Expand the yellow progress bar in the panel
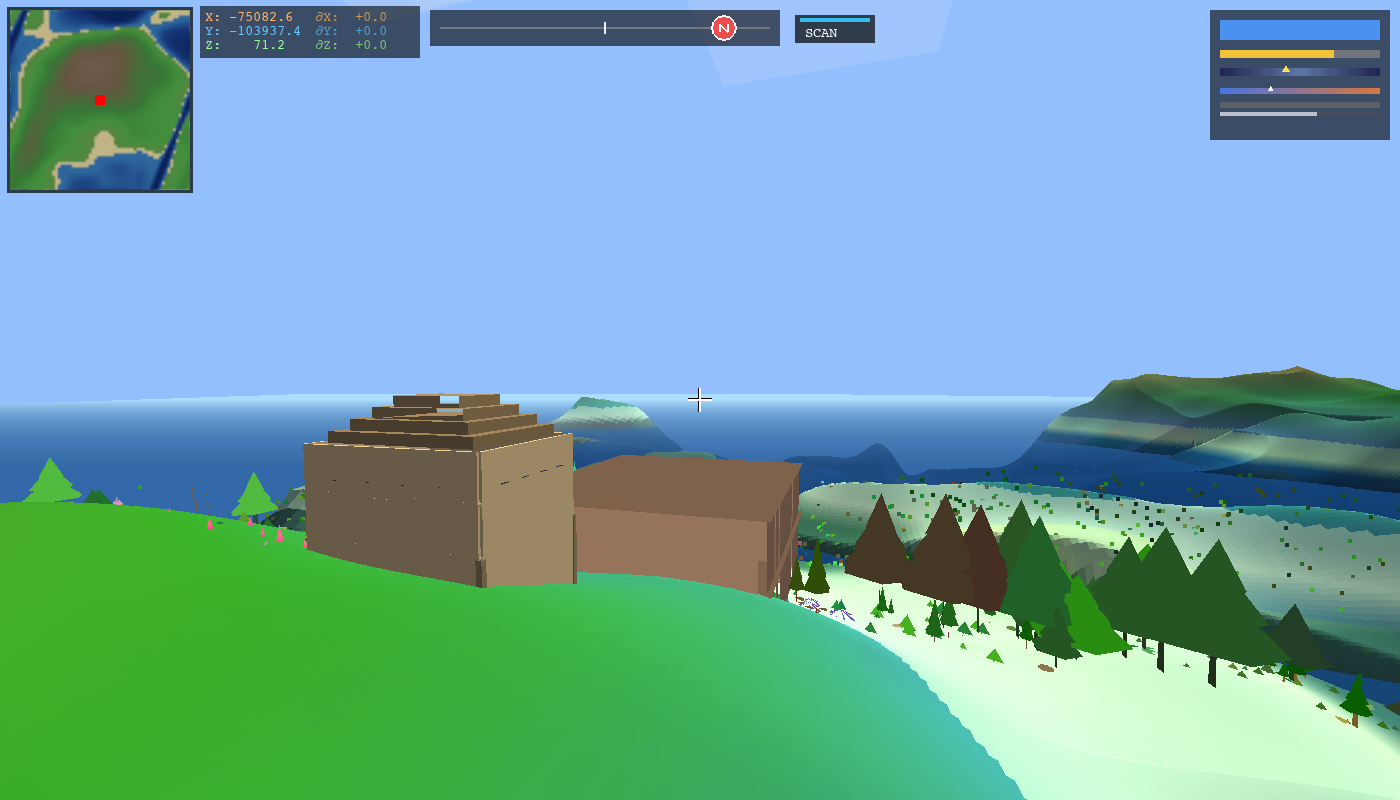Screen dimensions: 1400x800 (1278, 52)
